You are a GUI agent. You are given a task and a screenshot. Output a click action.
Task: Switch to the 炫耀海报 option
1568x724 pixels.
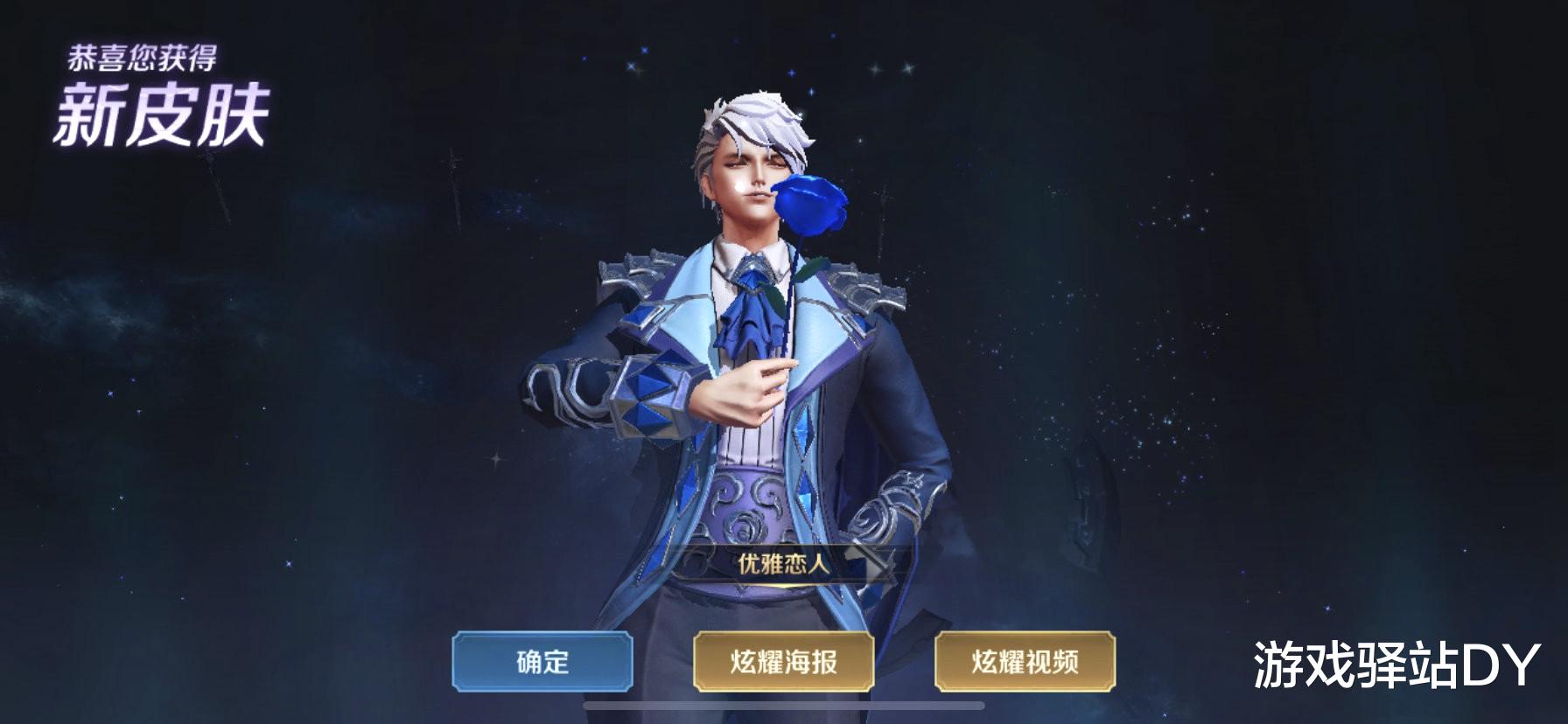[x=784, y=663]
